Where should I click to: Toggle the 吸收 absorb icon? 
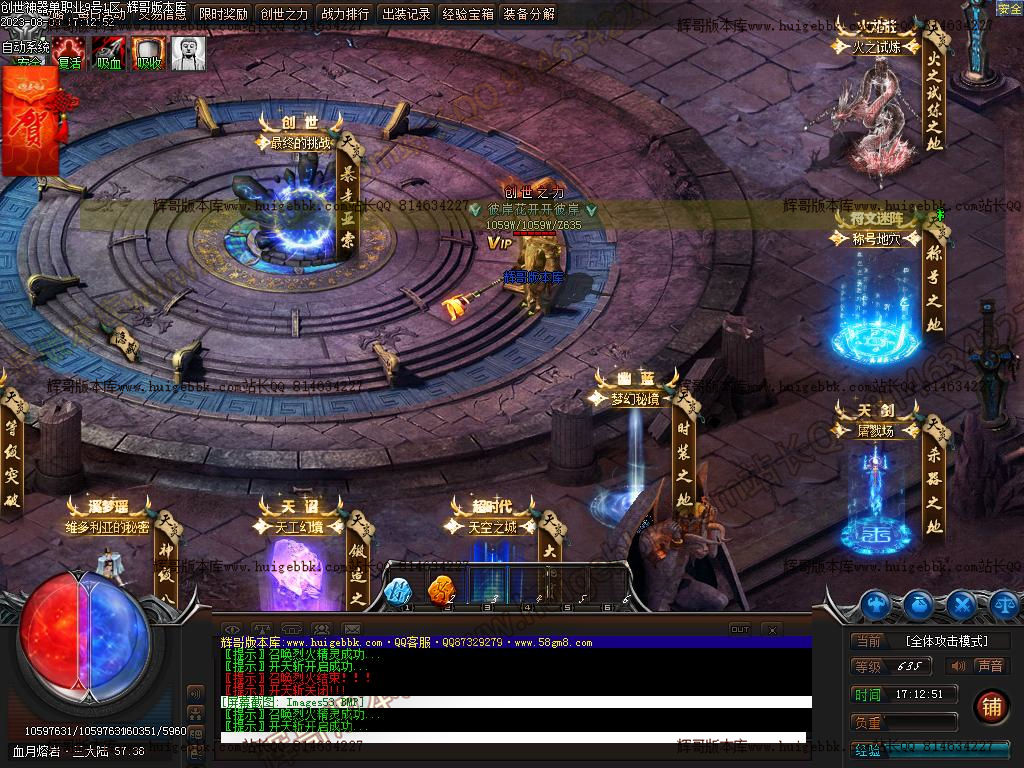click(x=148, y=53)
